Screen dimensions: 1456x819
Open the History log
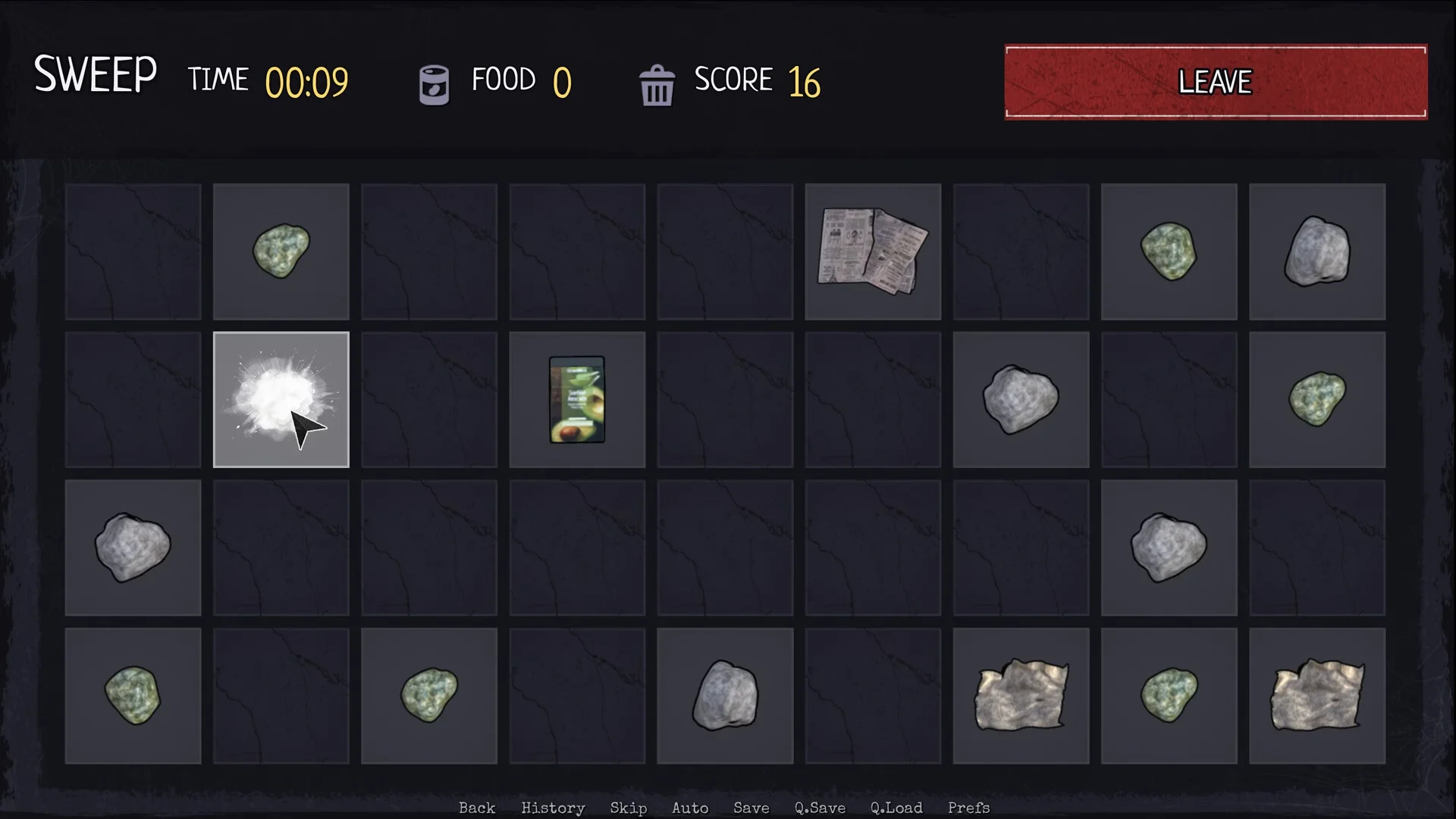(x=553, y=808)
